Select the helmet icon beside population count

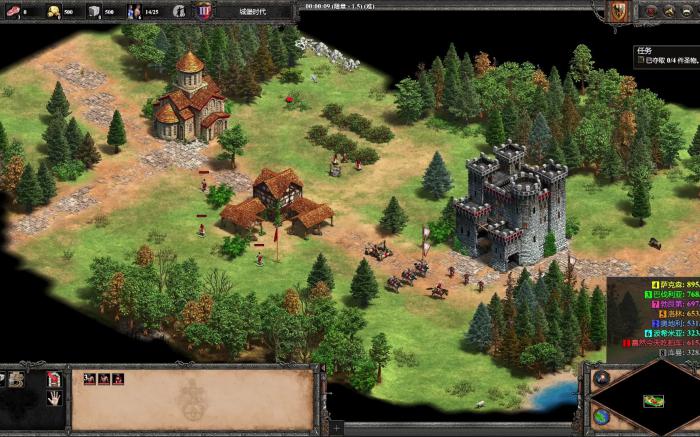[x=178, y=12]
